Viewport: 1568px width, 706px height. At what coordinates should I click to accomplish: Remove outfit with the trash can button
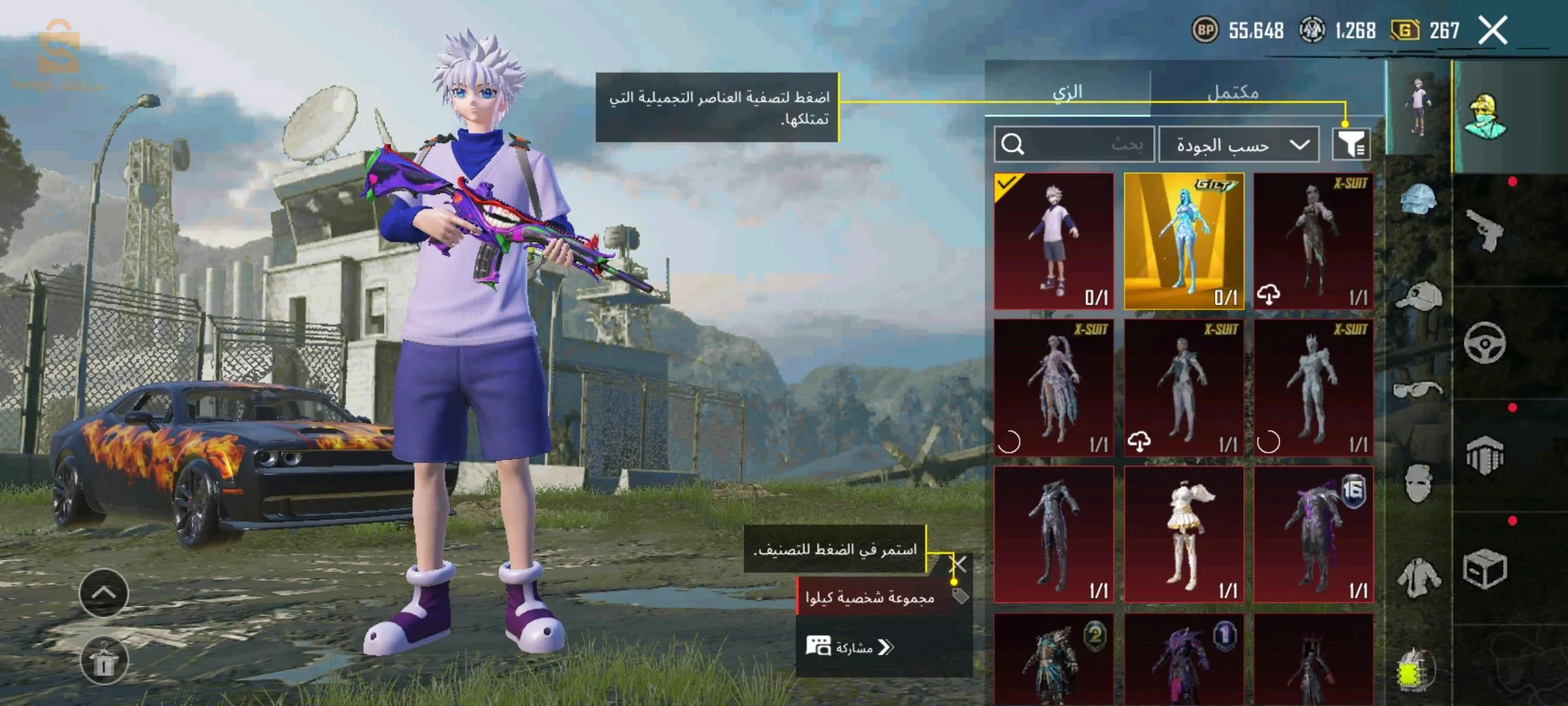[104, 661]
